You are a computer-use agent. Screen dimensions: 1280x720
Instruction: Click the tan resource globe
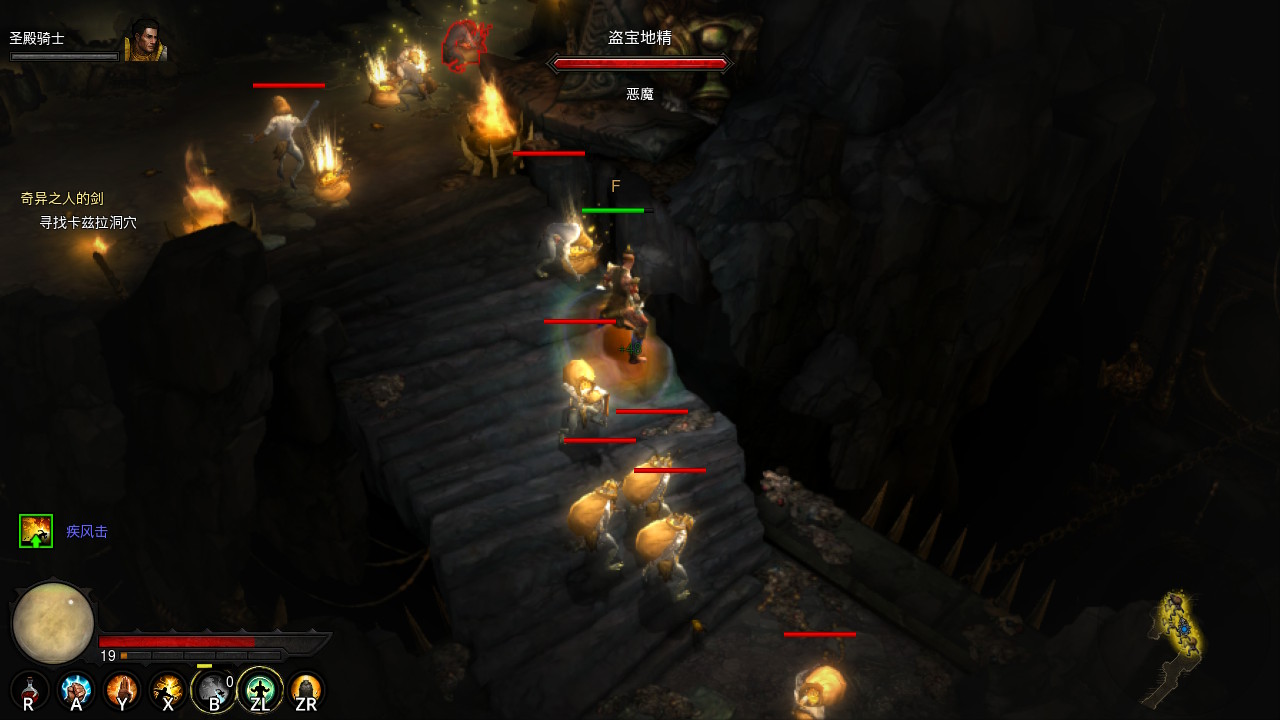[53, 622]
